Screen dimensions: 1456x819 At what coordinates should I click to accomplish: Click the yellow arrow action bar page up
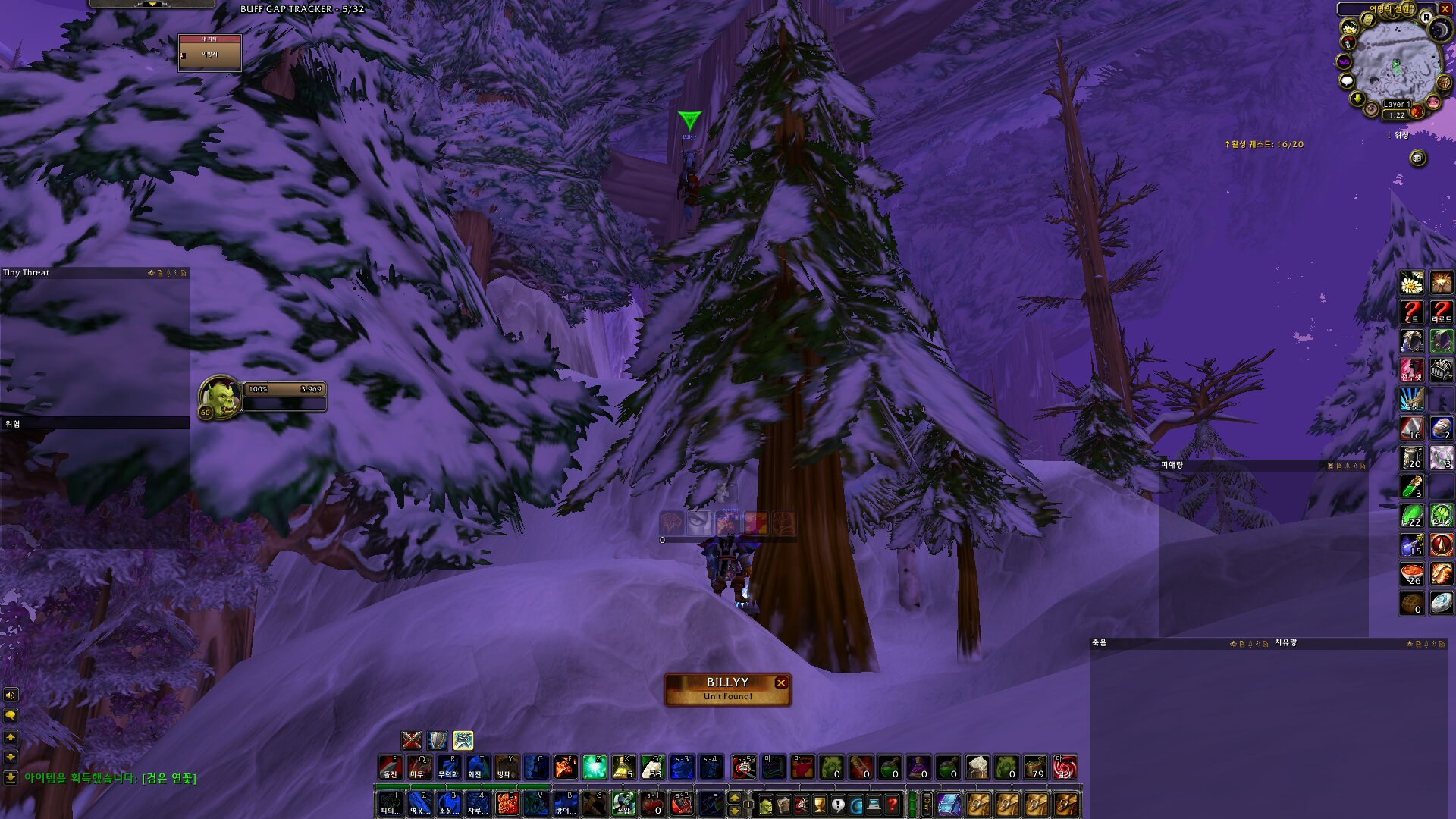point(734,798)
